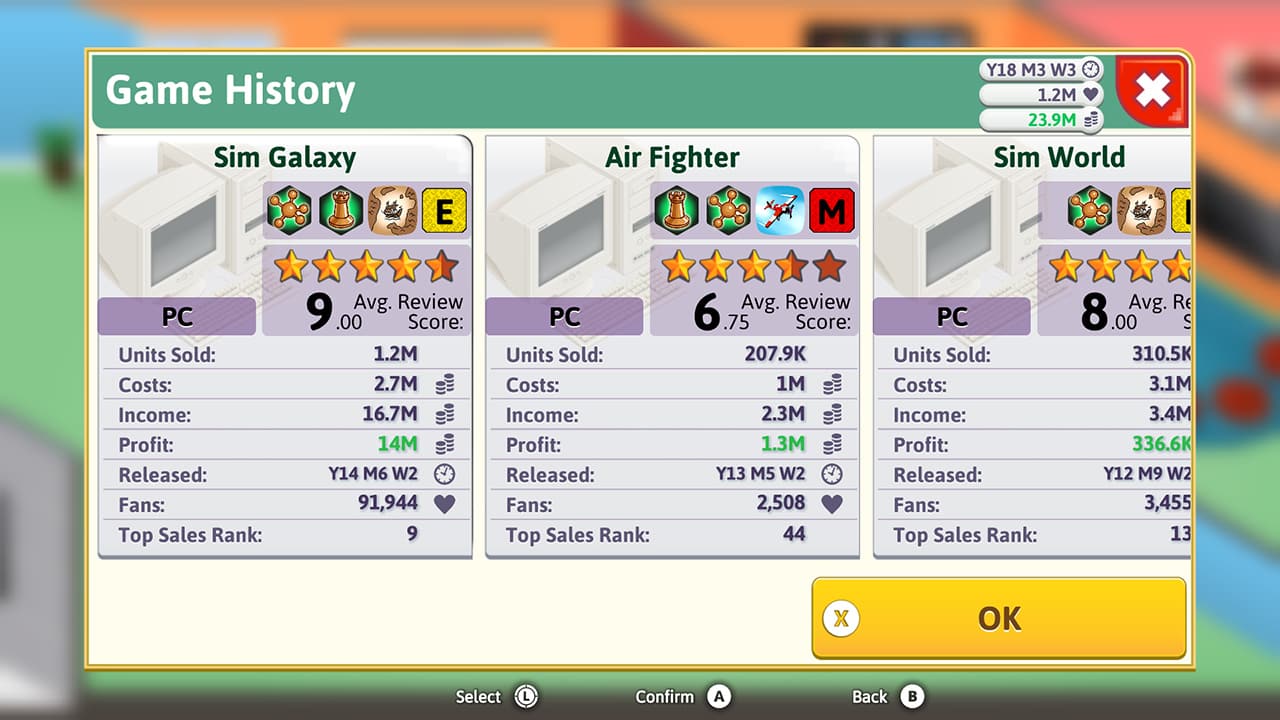Image resolution: width=1280 pixels, height=720 pixels.
Task: Click the red M rating badge on Air Fighter
Action: point(832,211)
